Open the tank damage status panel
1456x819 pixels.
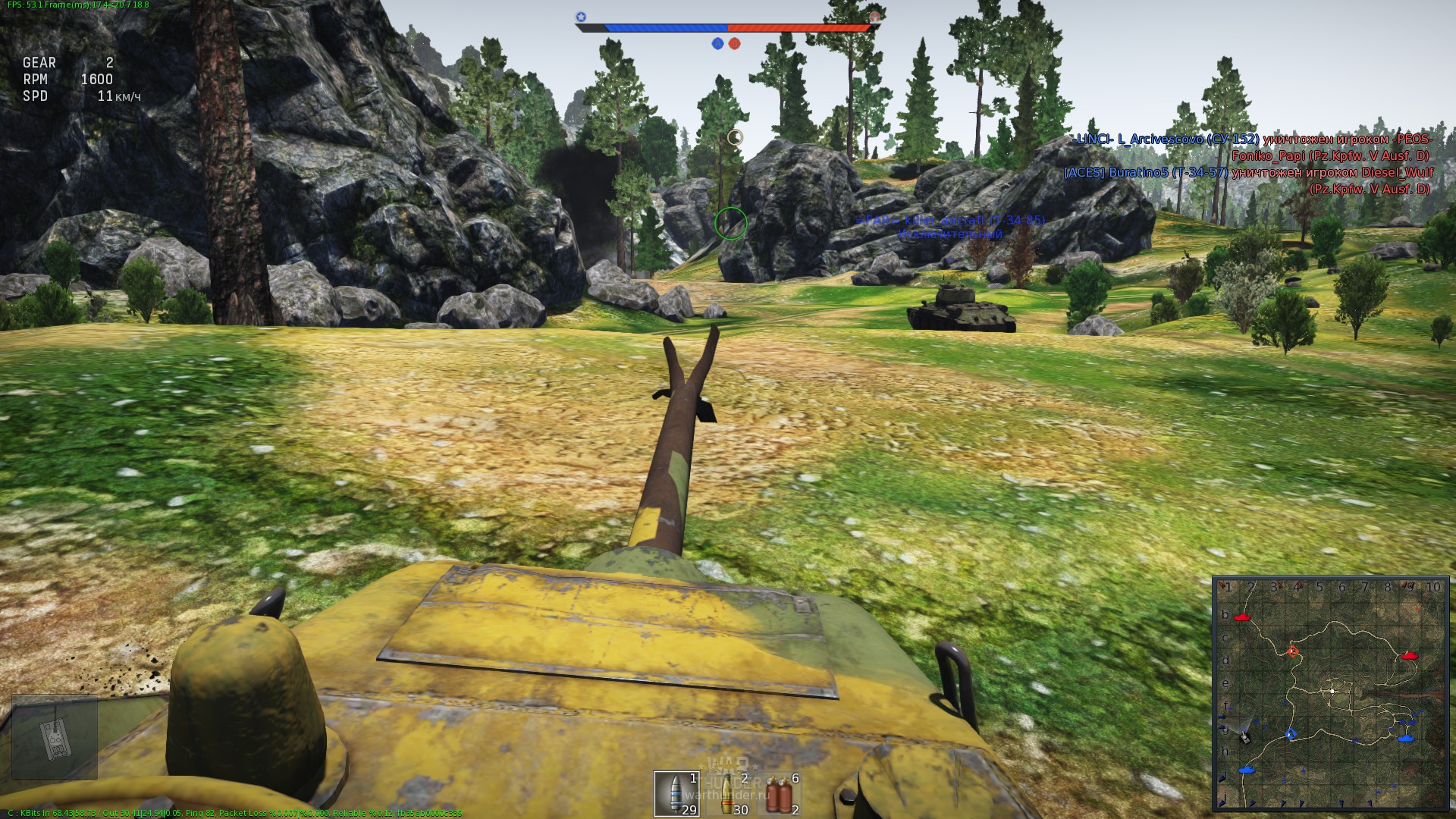click(55, 737)
